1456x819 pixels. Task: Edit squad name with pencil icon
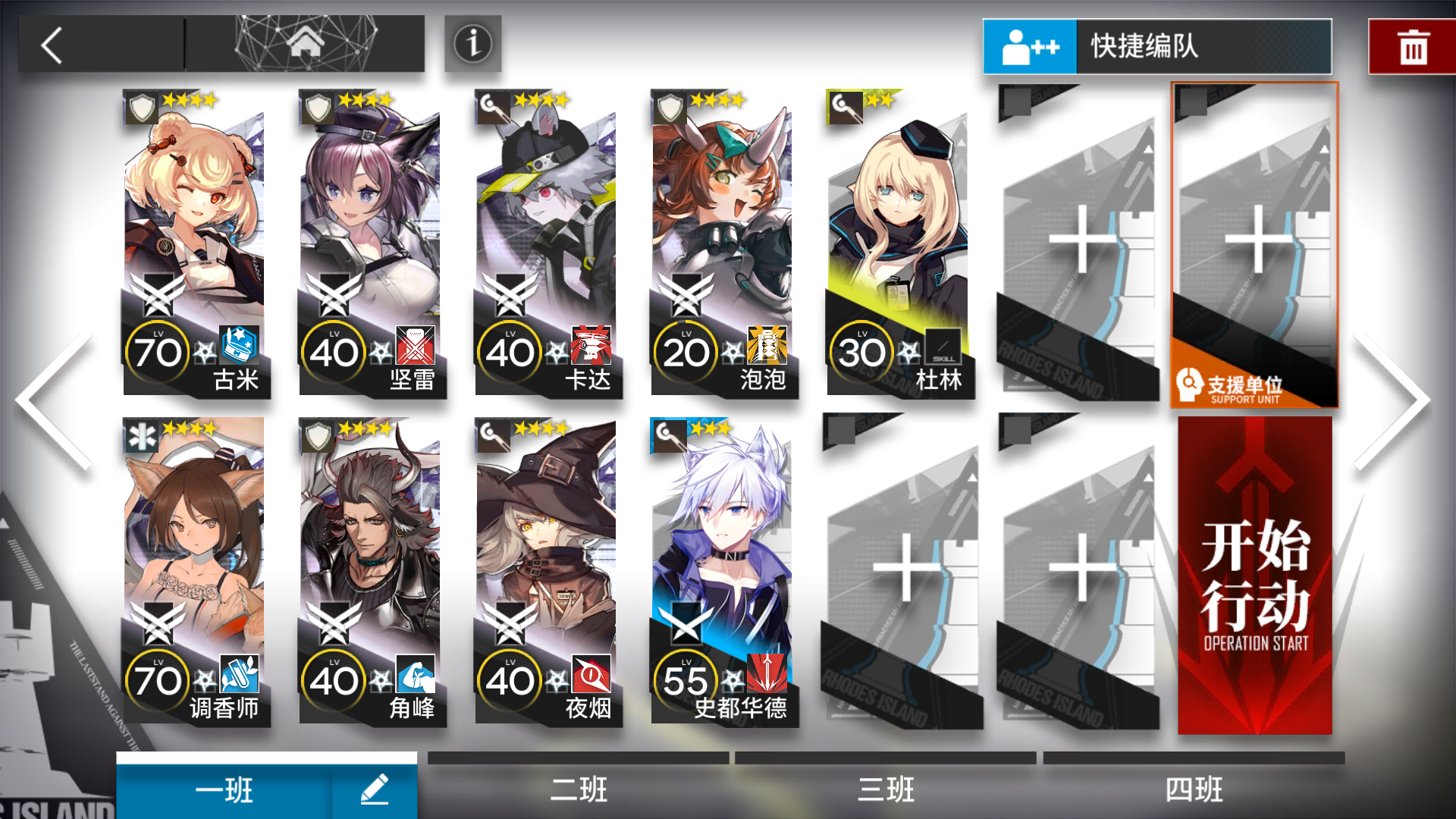[x=371, y=789]
